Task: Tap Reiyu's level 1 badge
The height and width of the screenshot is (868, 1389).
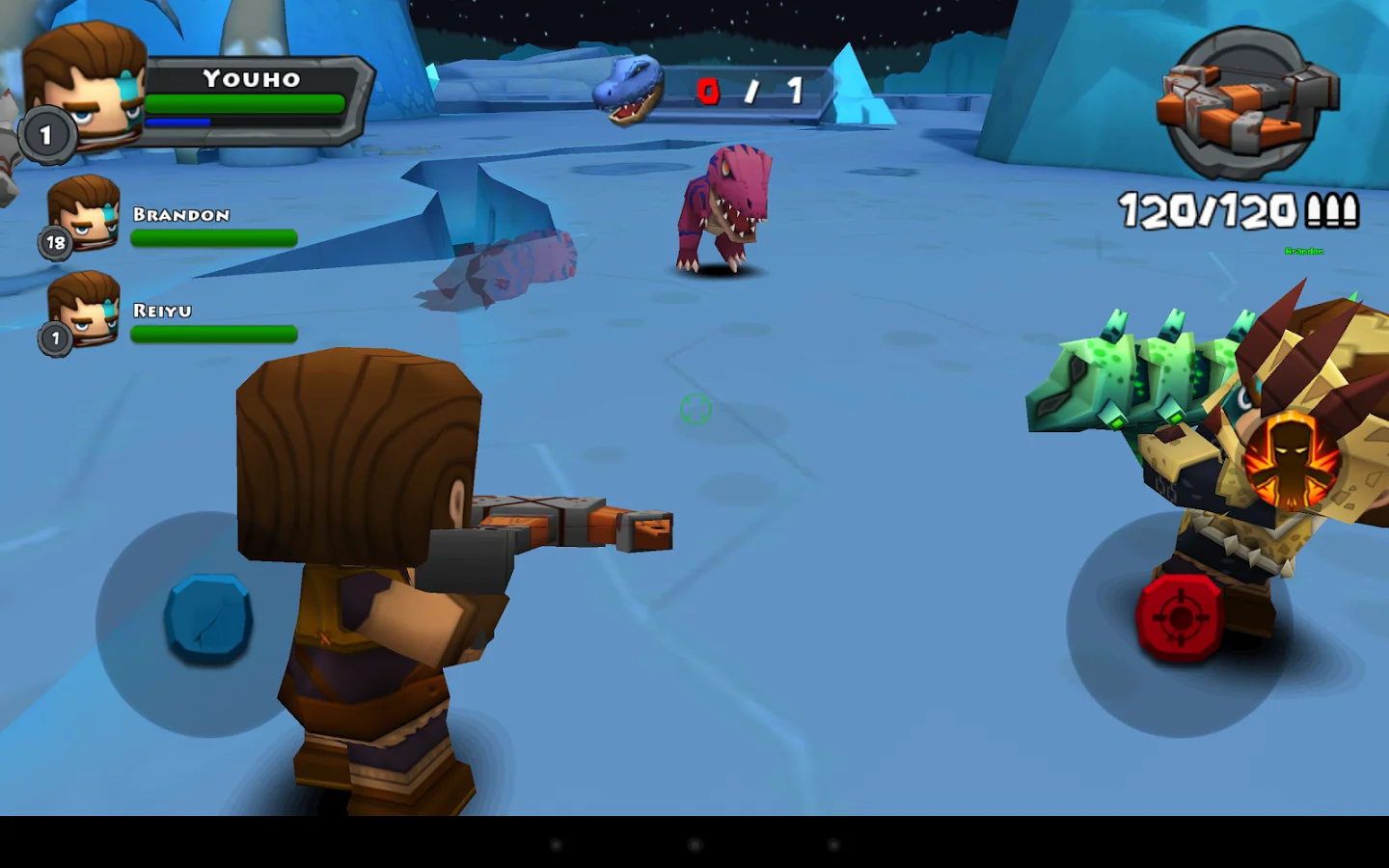Action: coord(55,337)
